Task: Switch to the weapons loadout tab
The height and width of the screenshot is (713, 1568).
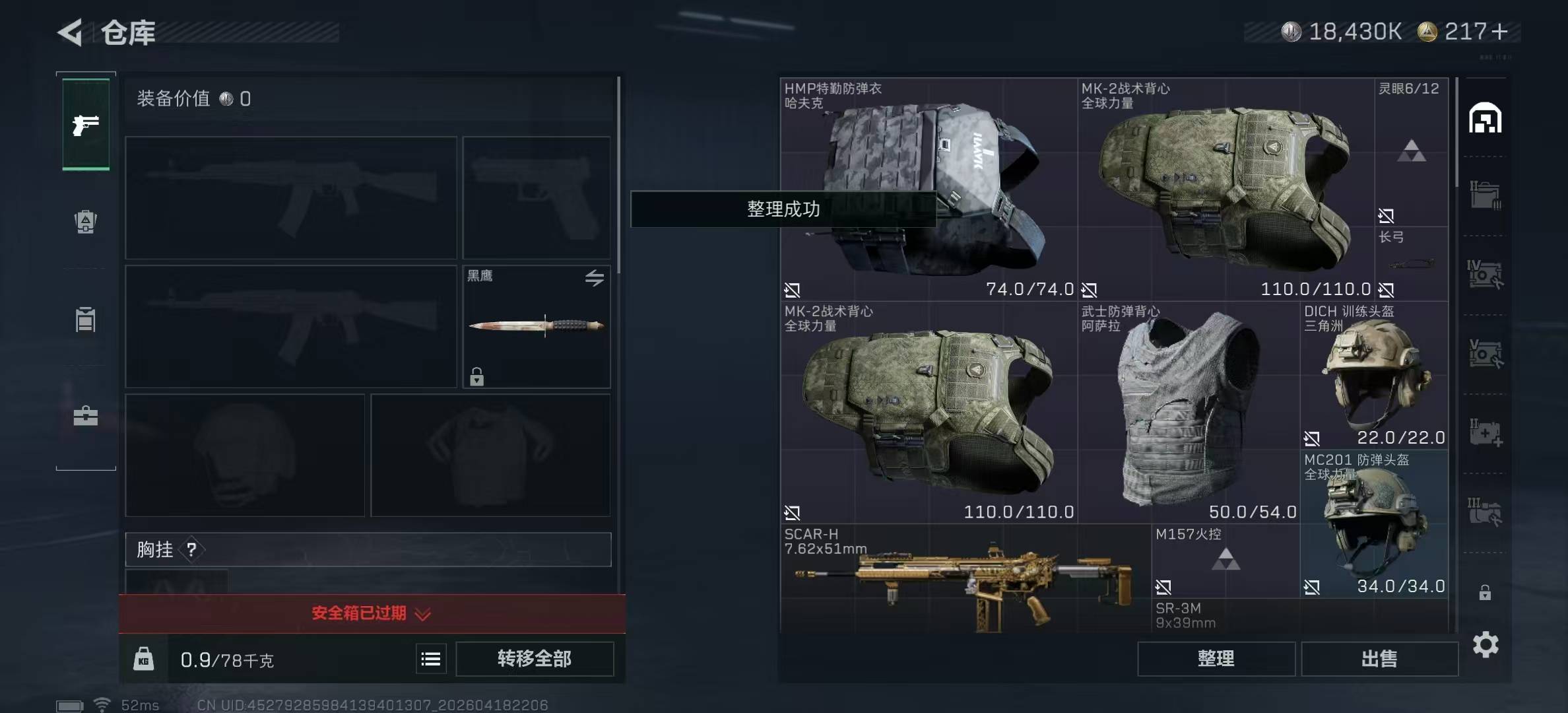Action: pos(86,125)
